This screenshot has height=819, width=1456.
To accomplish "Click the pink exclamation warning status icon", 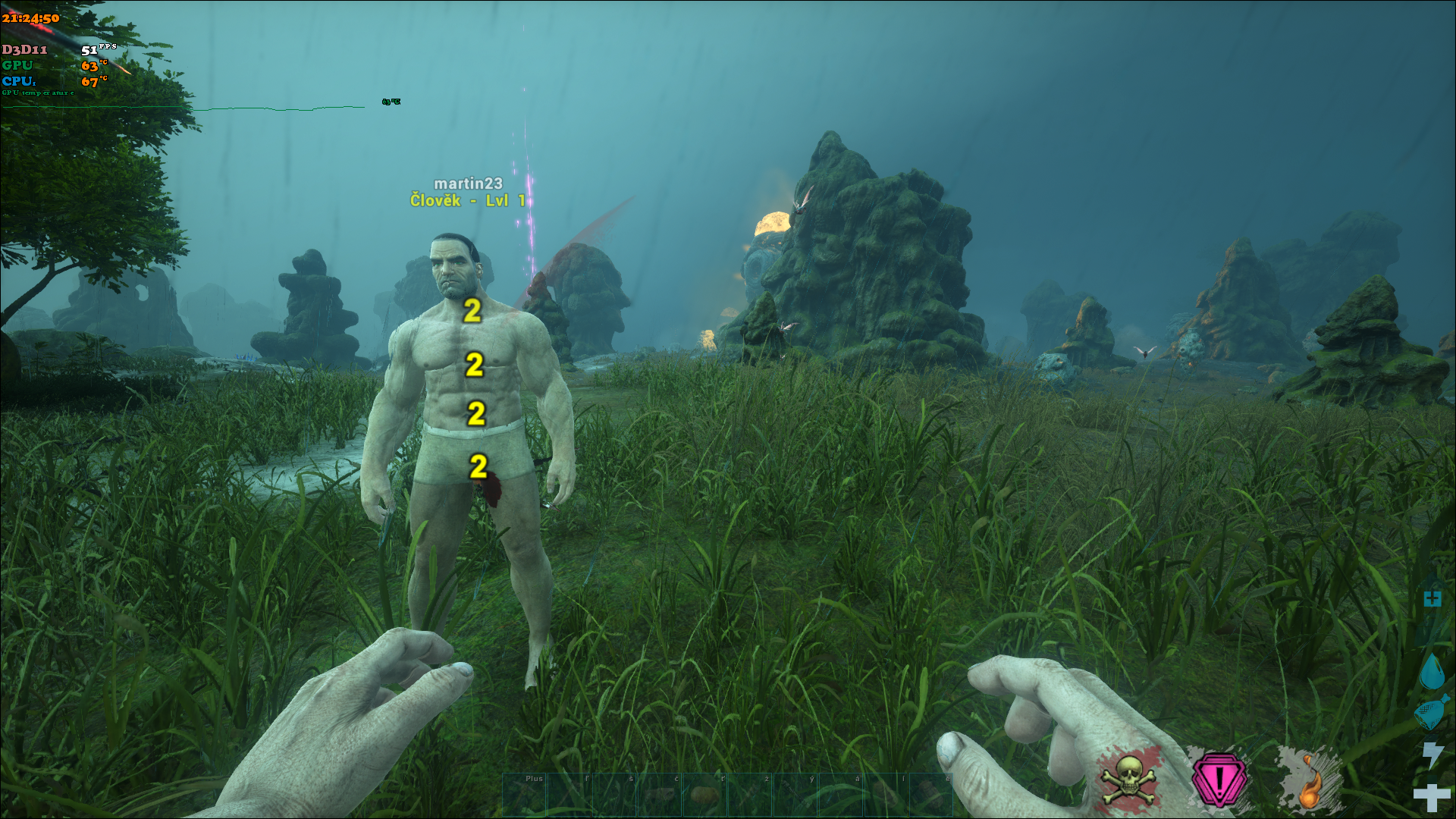I will coord(1219,780).
